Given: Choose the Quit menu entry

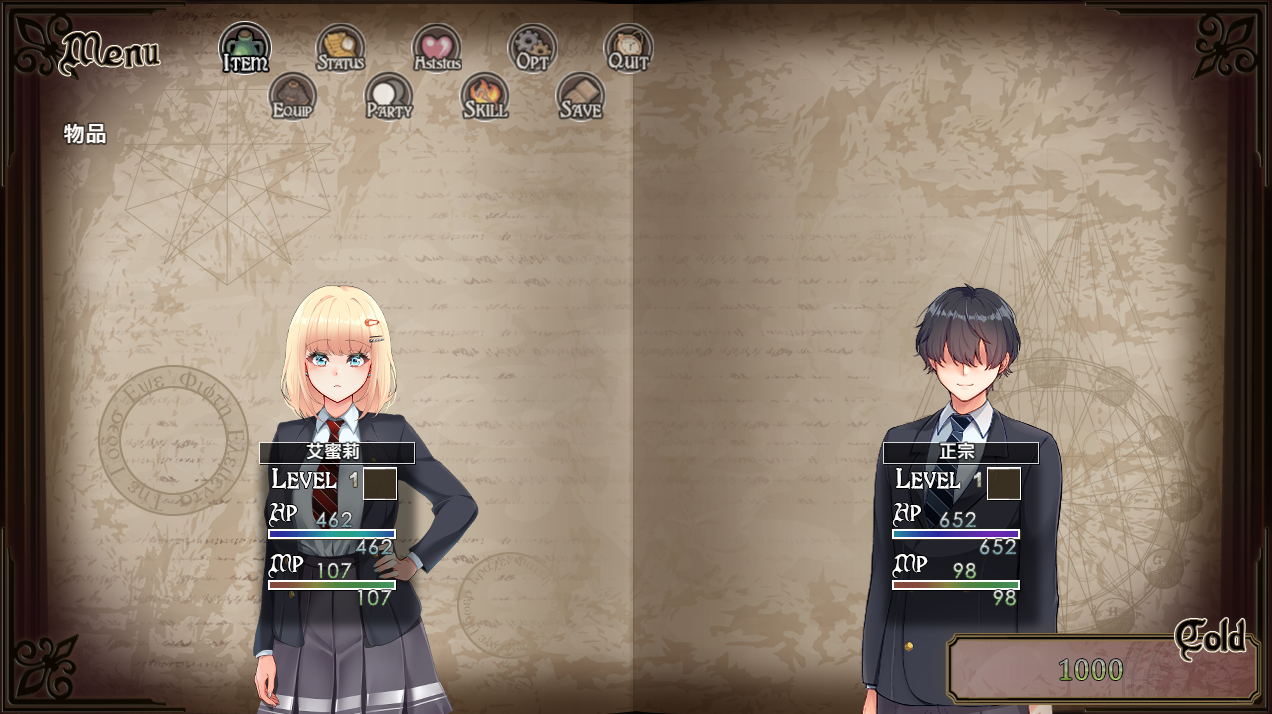Looking at the screenshot, I should tap(628, 49).
